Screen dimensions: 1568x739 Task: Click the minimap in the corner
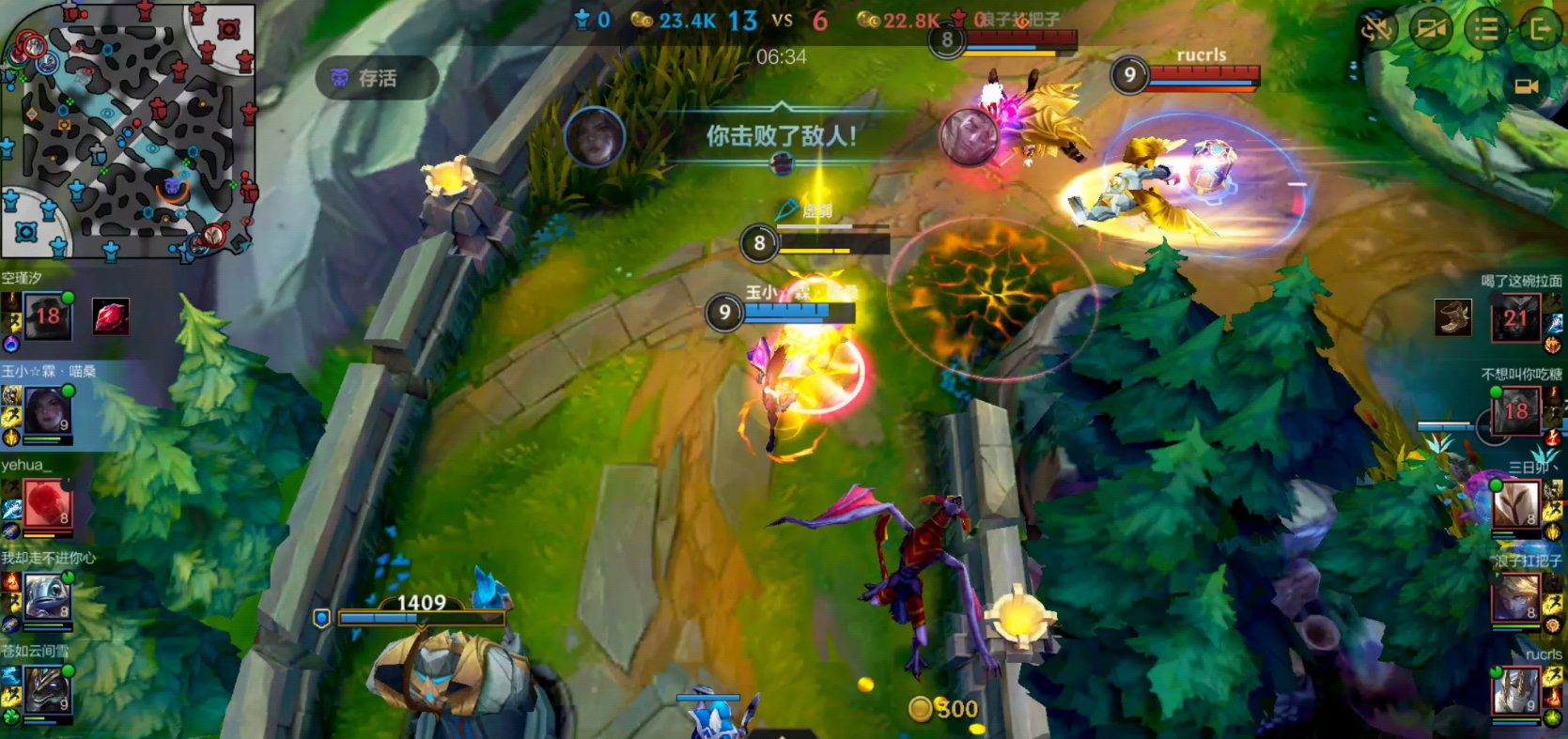[129, 130]
